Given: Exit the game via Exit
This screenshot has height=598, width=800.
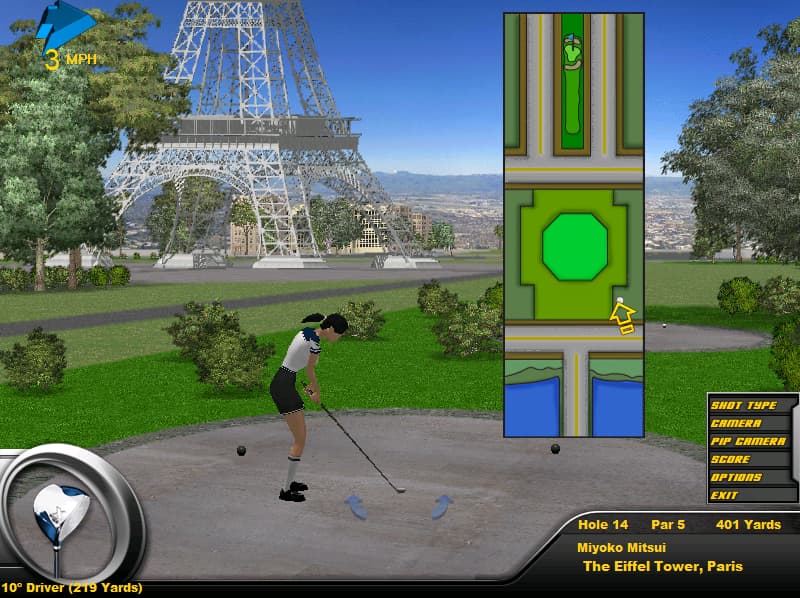Looking at the screenshot, I should point(724,495).
